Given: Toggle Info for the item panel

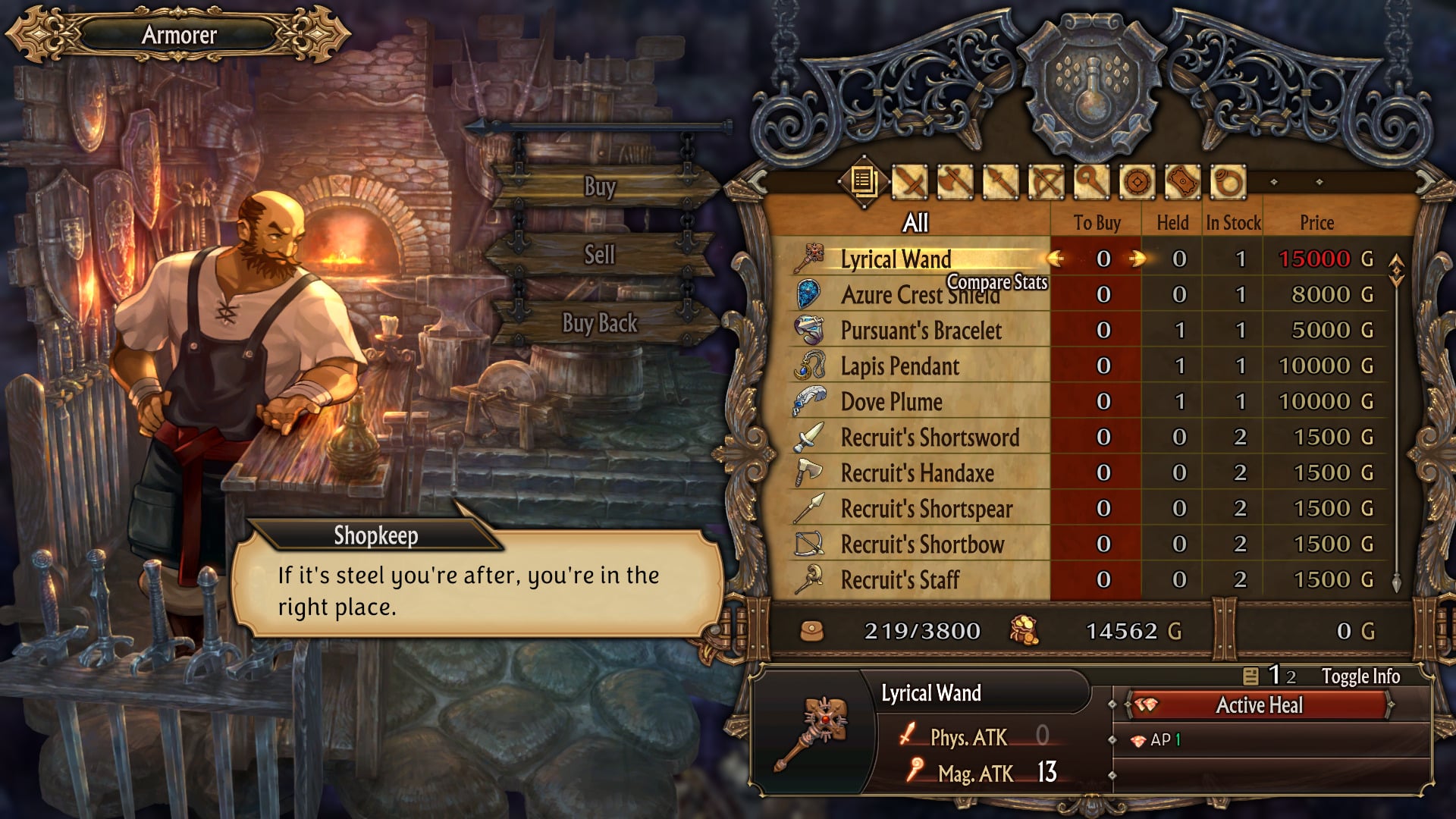Looking at the screenshot, I should click(x=1360, y=676).
